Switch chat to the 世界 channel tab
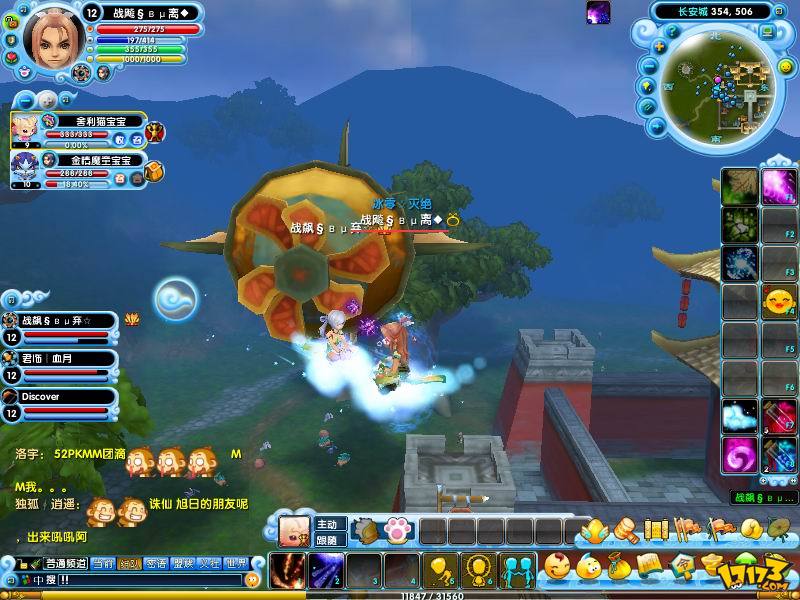The image size is (800, 600). pos(235,563)
